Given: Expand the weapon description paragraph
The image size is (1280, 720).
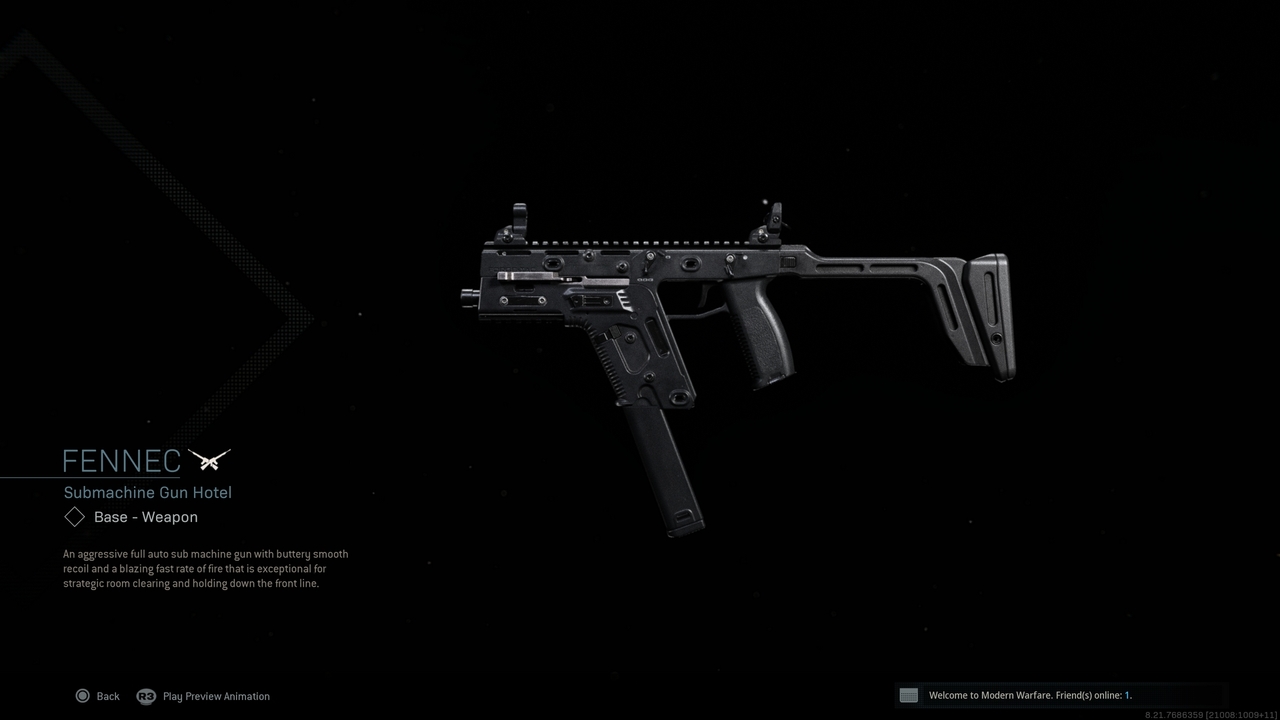Looking at the screenshot, I should [x=205, y=568].
